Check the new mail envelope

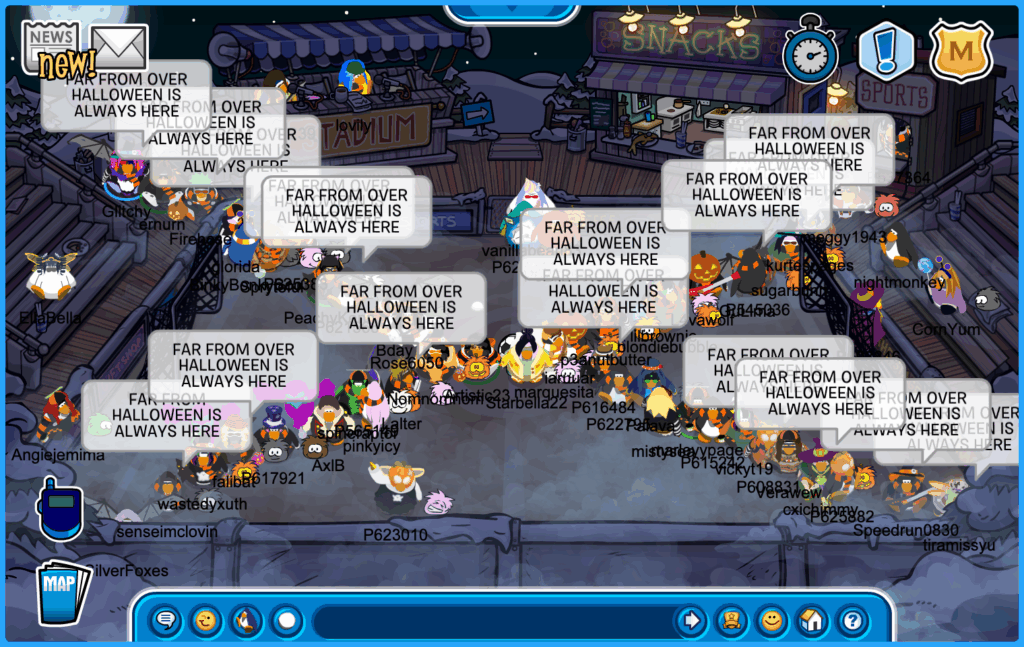coord(118,46)
